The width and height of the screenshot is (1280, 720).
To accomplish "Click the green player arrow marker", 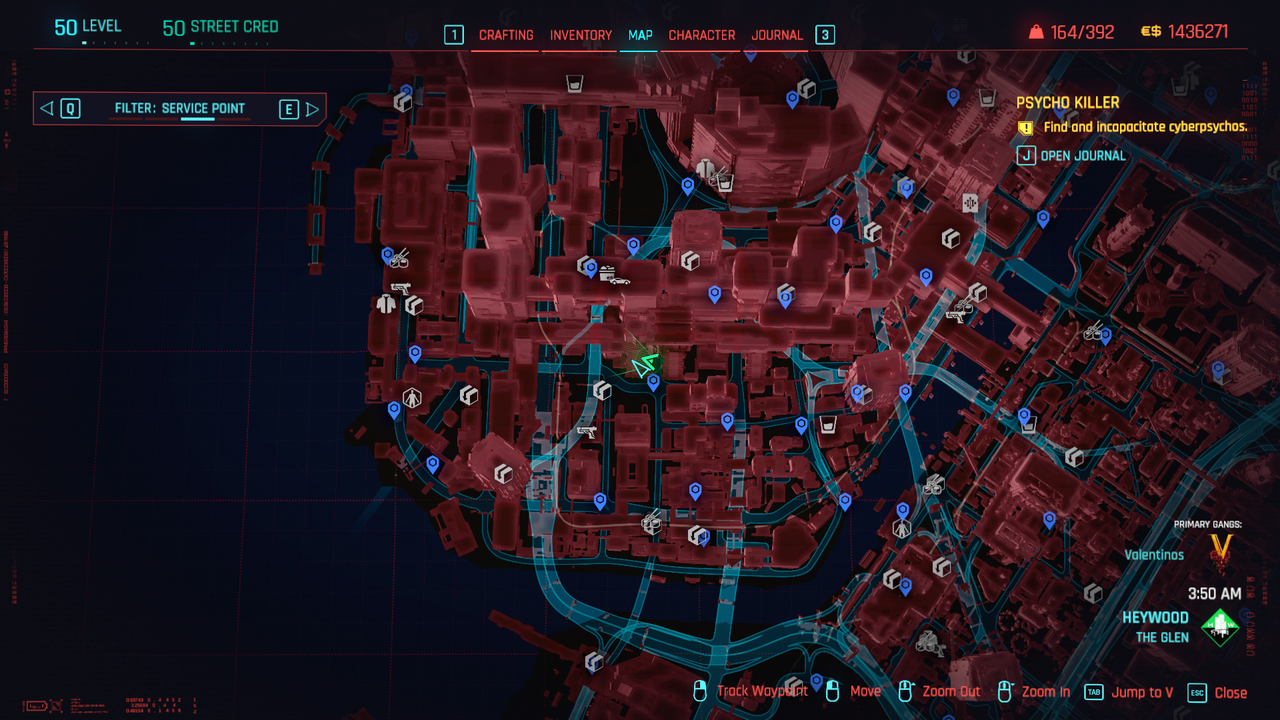I will pos(643,365).
